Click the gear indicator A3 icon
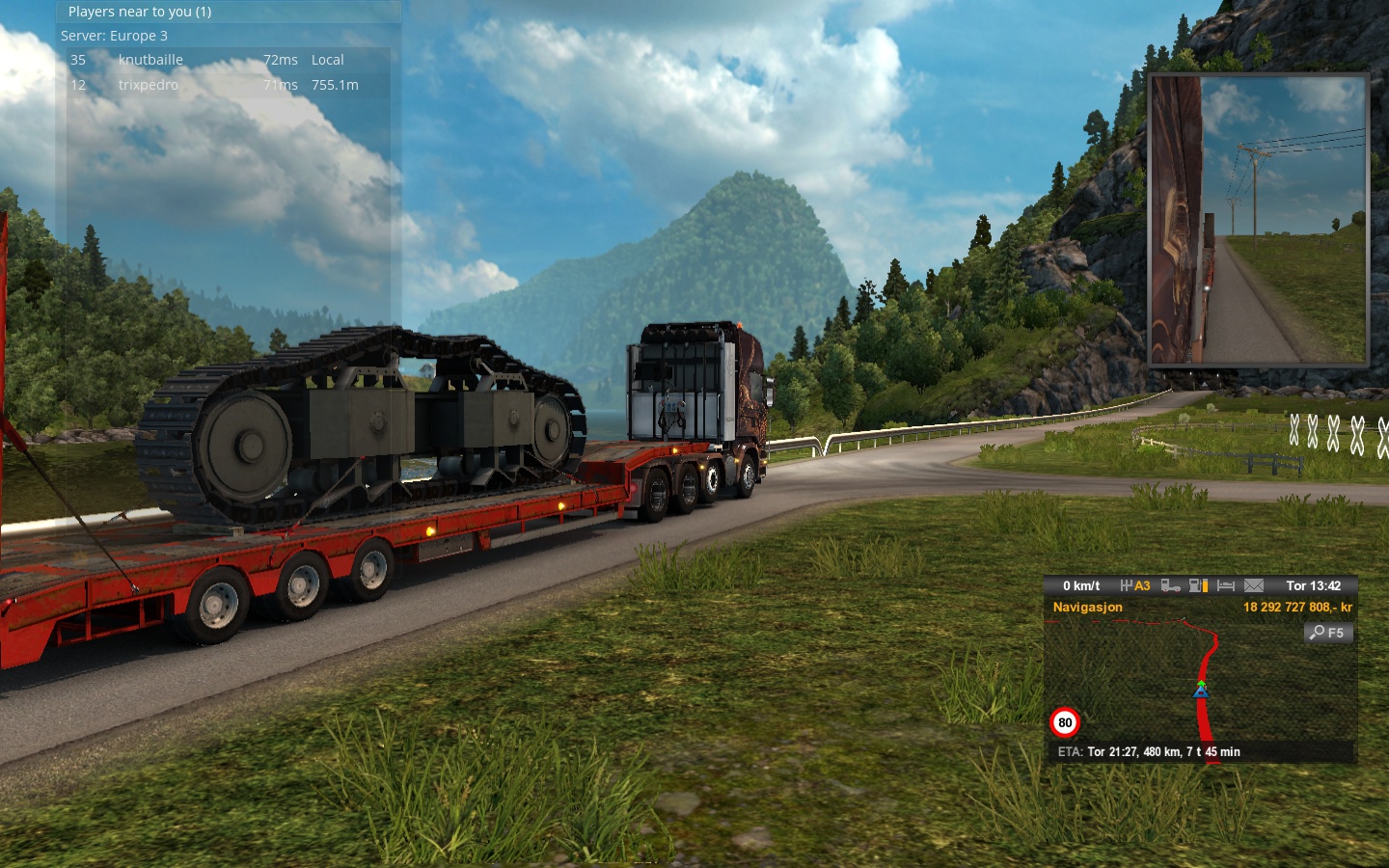 click(1135, 585)
